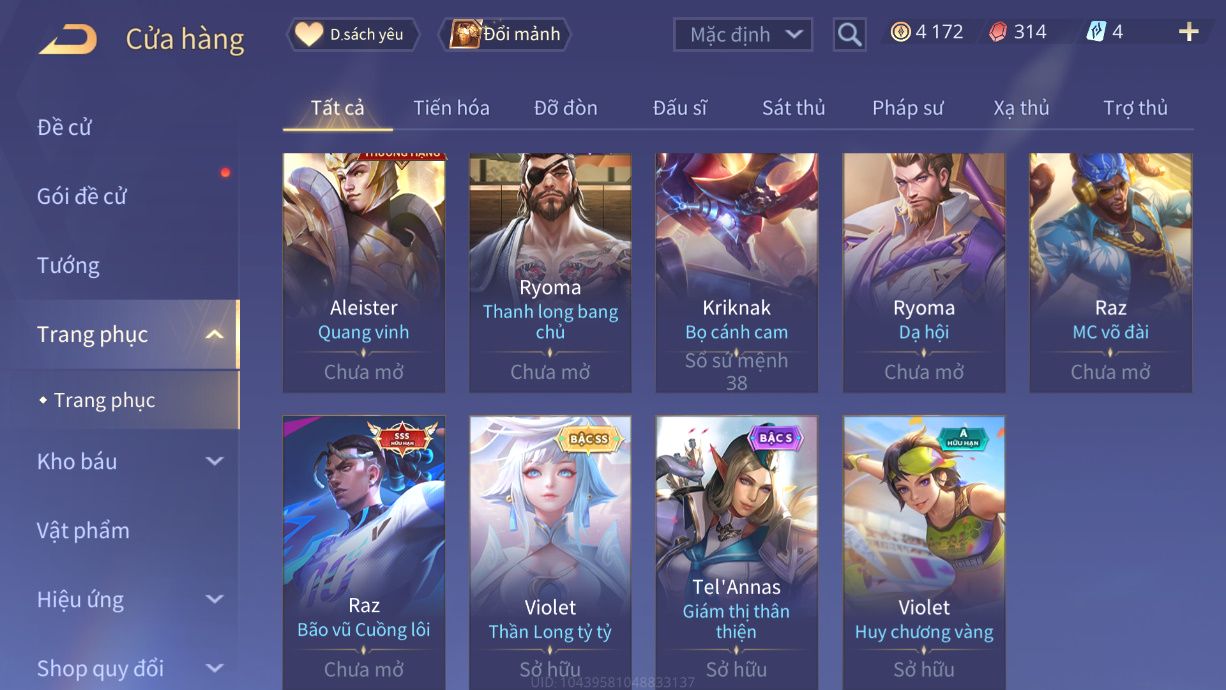Select the Đấu sĩ tab
1226x690 pixels.
tap(679, 108)
